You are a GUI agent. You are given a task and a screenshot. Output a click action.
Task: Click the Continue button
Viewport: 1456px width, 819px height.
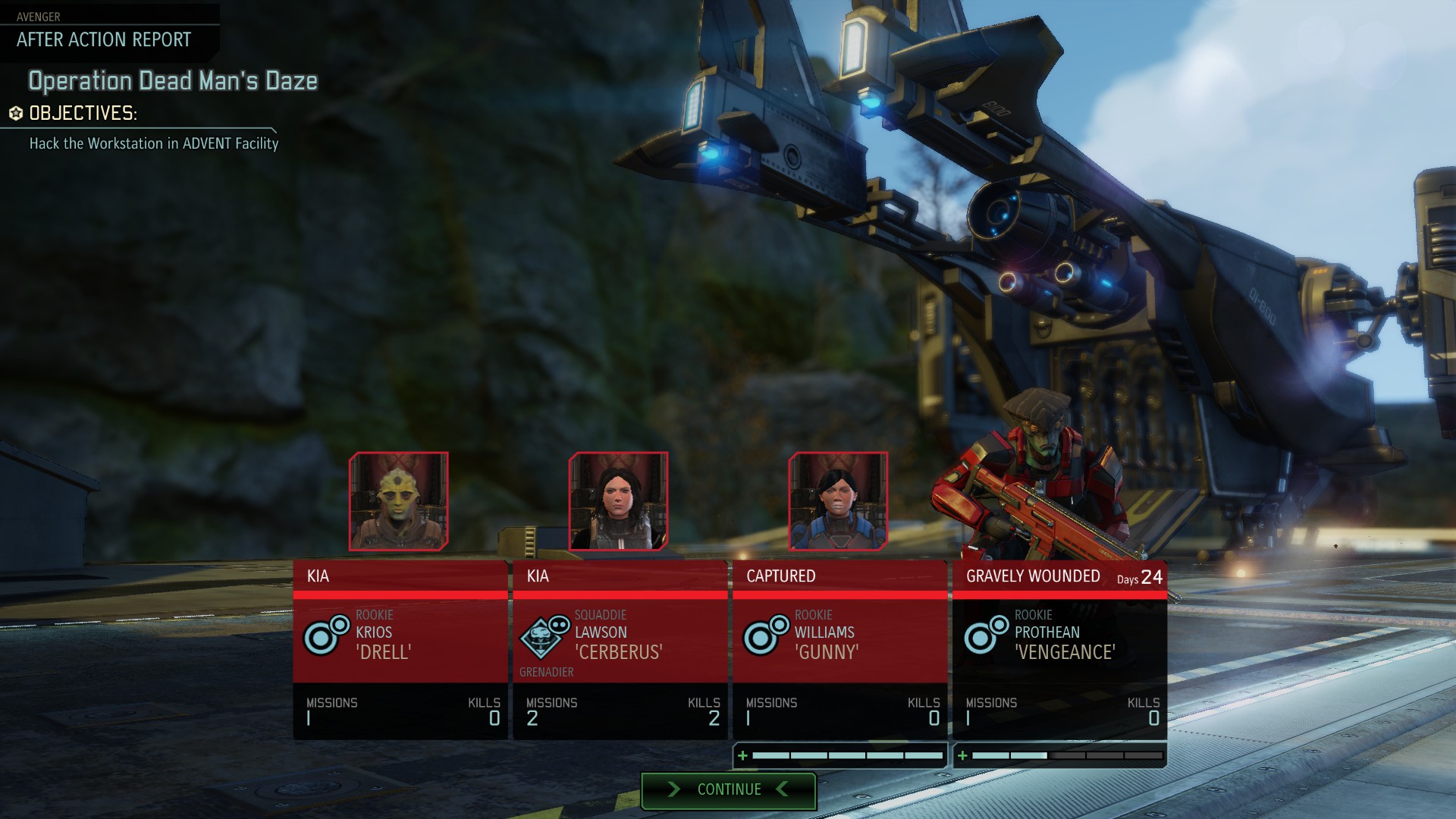tap(728, 790)
